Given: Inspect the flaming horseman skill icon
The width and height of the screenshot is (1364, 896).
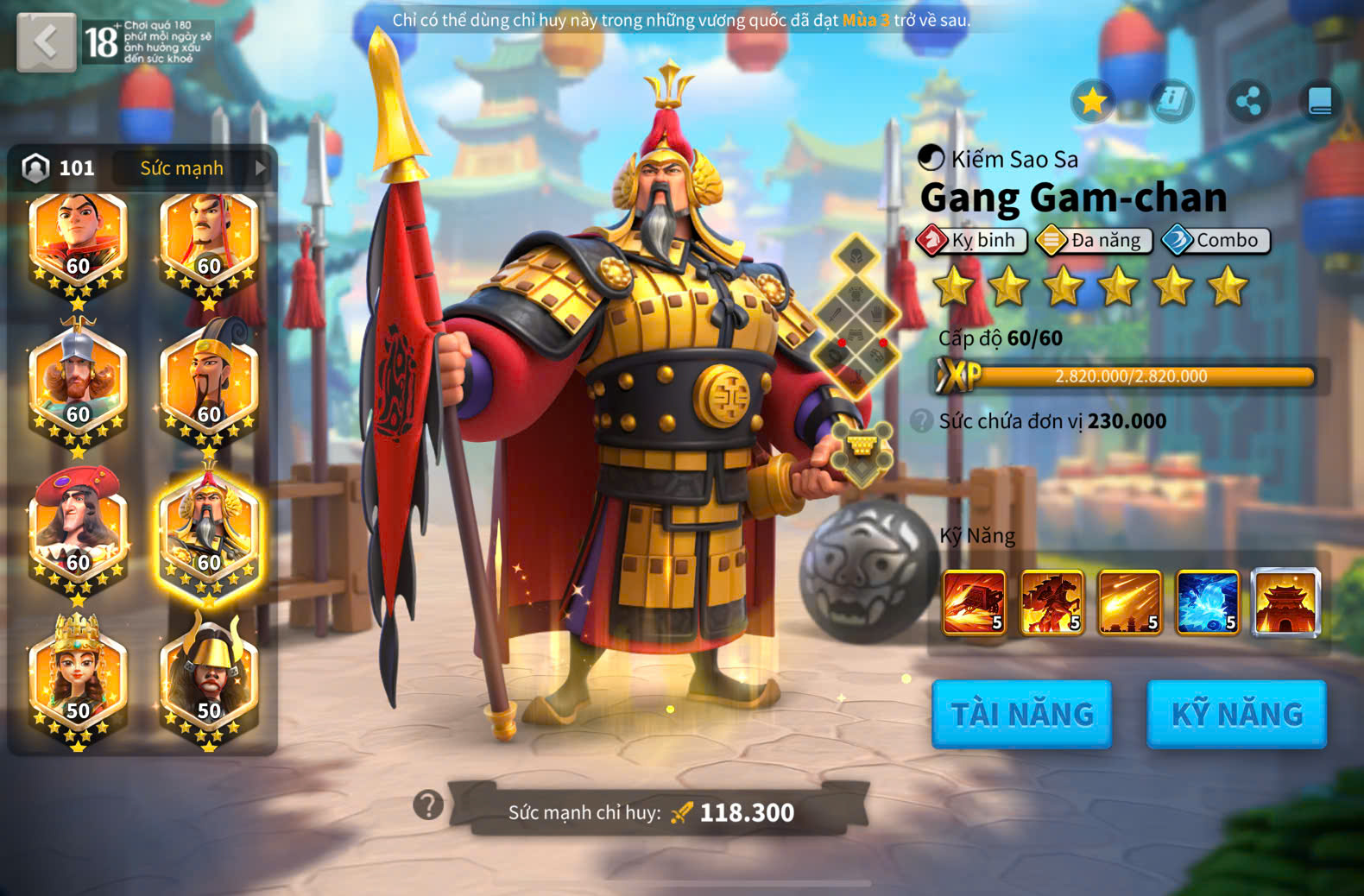Looking at the screenshot, I should tap(1051, 603).
